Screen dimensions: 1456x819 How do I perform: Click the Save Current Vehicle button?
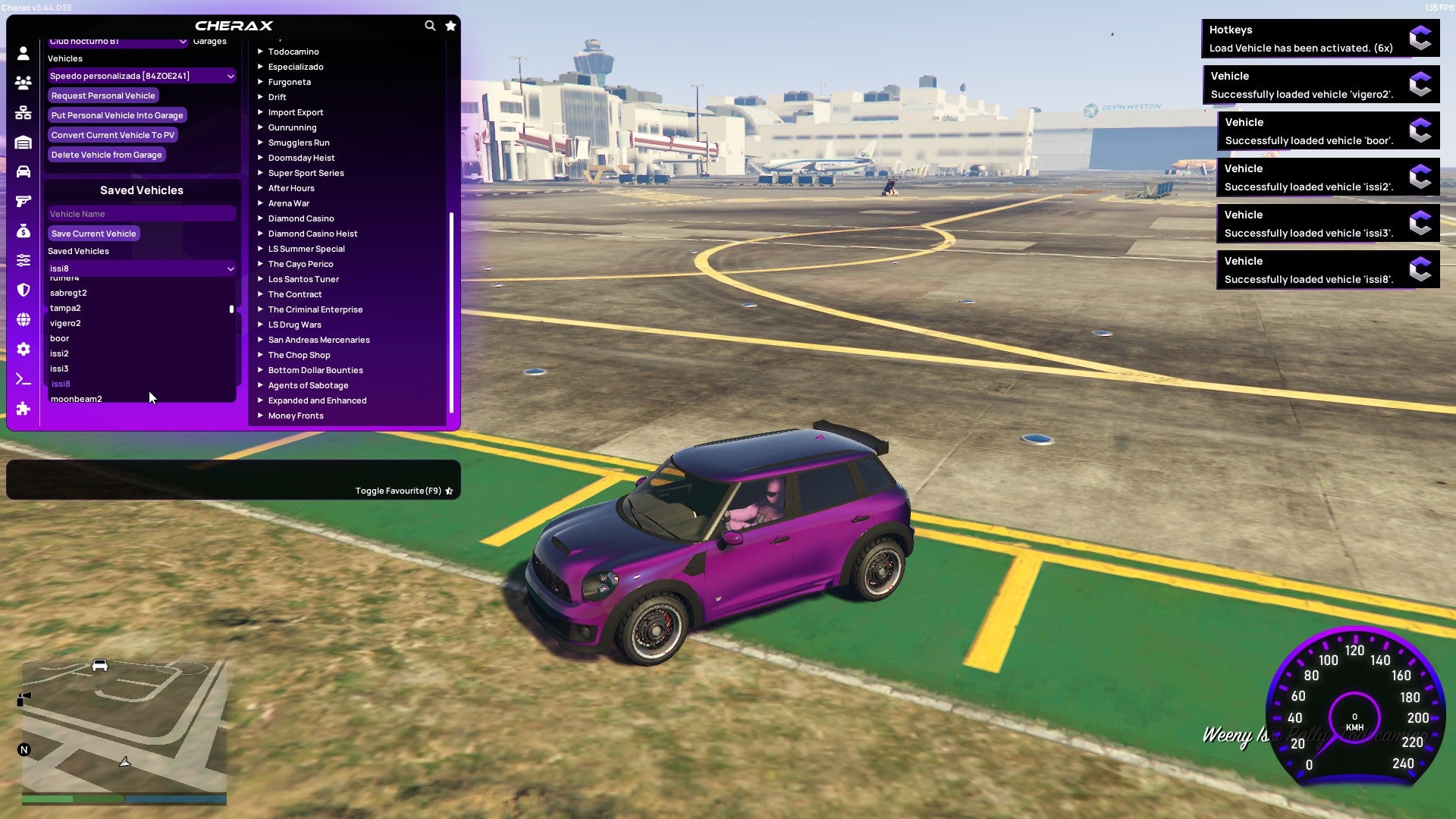(x=94, y=233)
